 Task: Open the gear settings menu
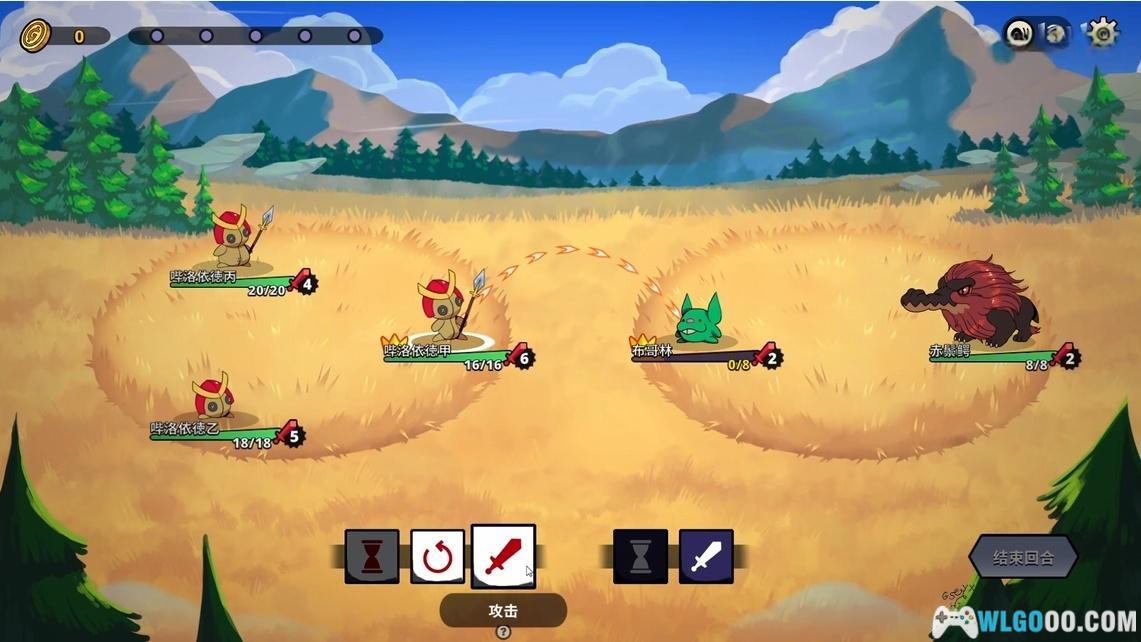(1102, 33)
